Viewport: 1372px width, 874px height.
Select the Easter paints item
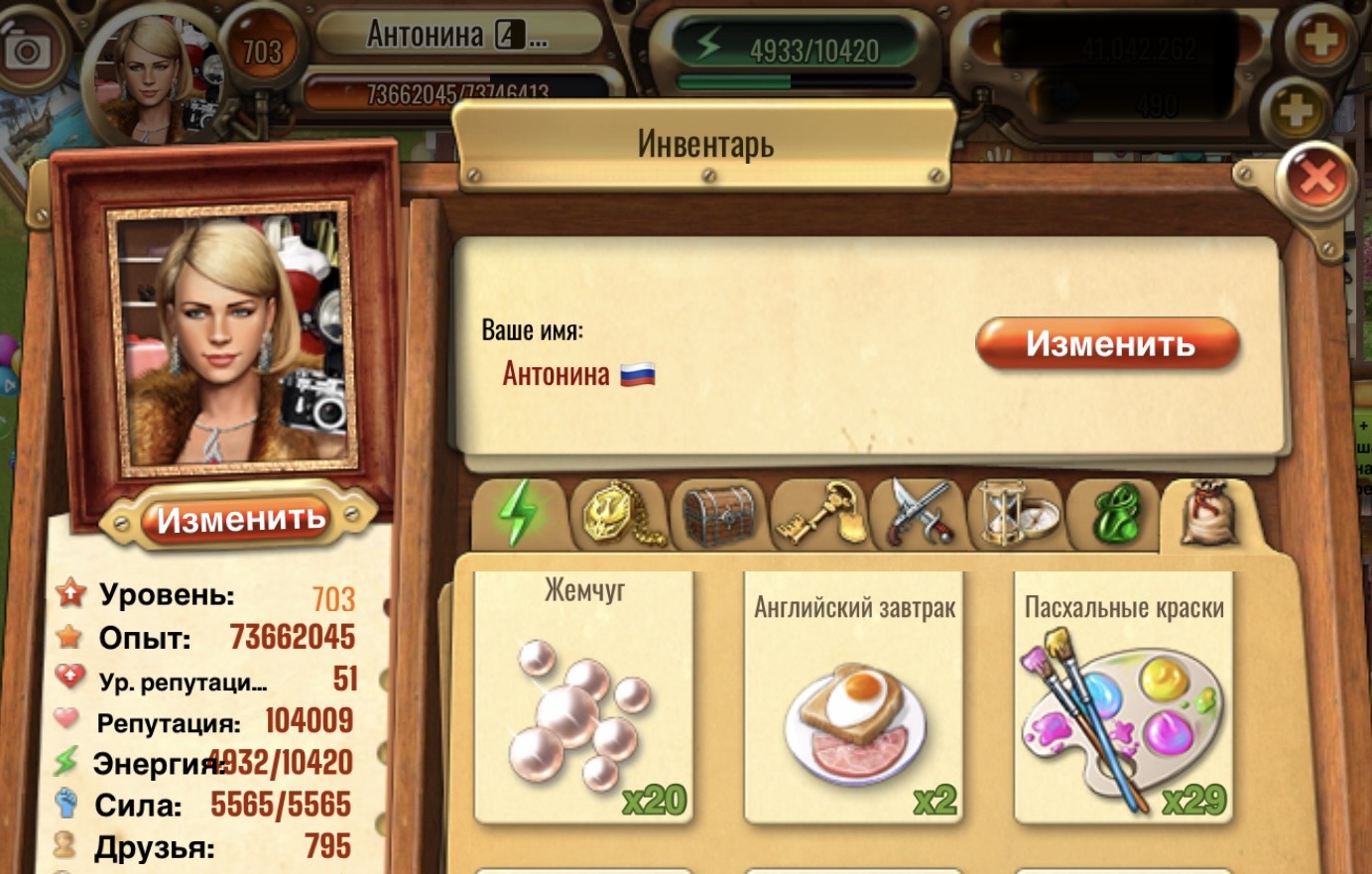[1123, 699]
